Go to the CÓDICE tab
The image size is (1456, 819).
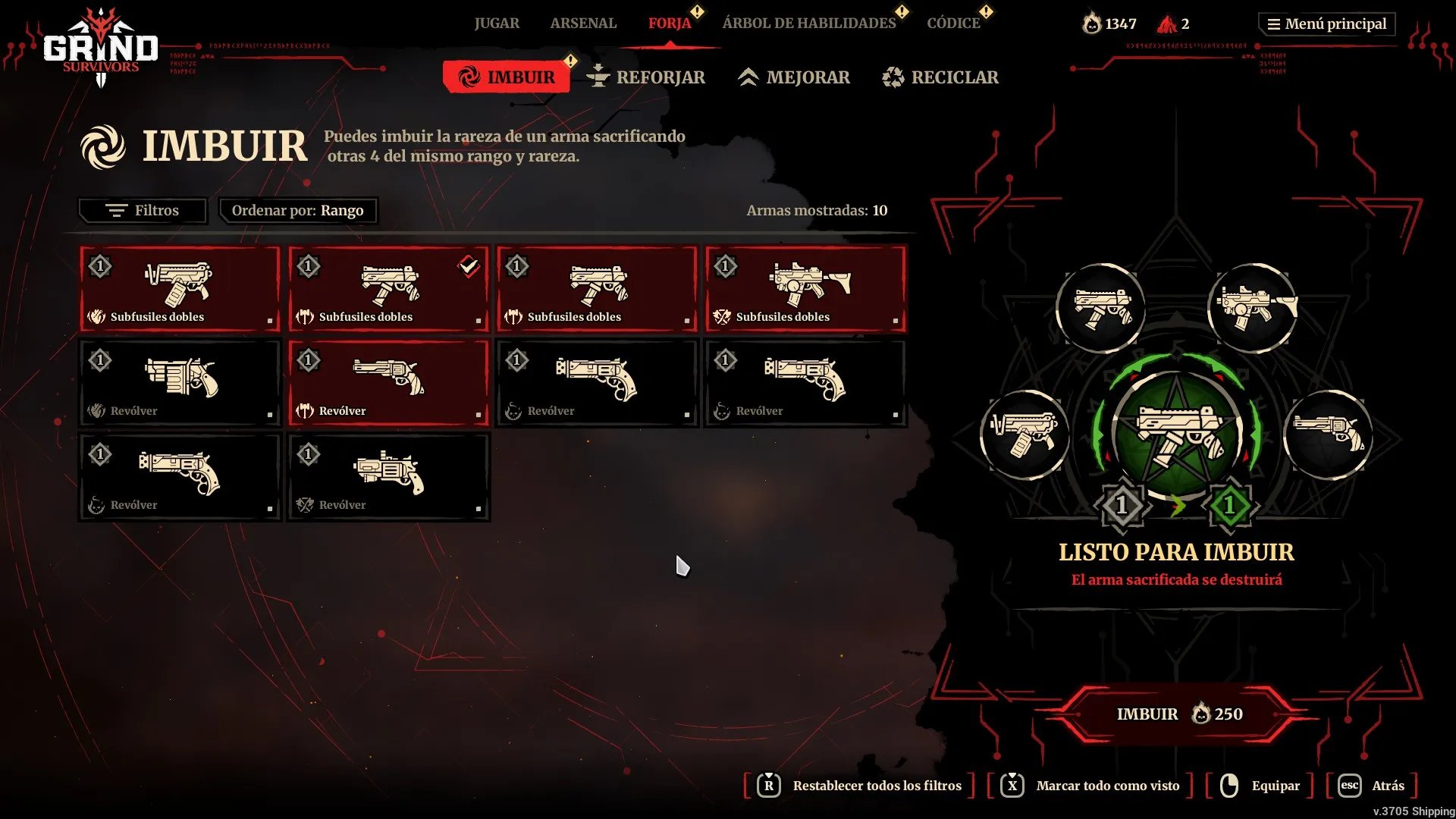(953, 24)
